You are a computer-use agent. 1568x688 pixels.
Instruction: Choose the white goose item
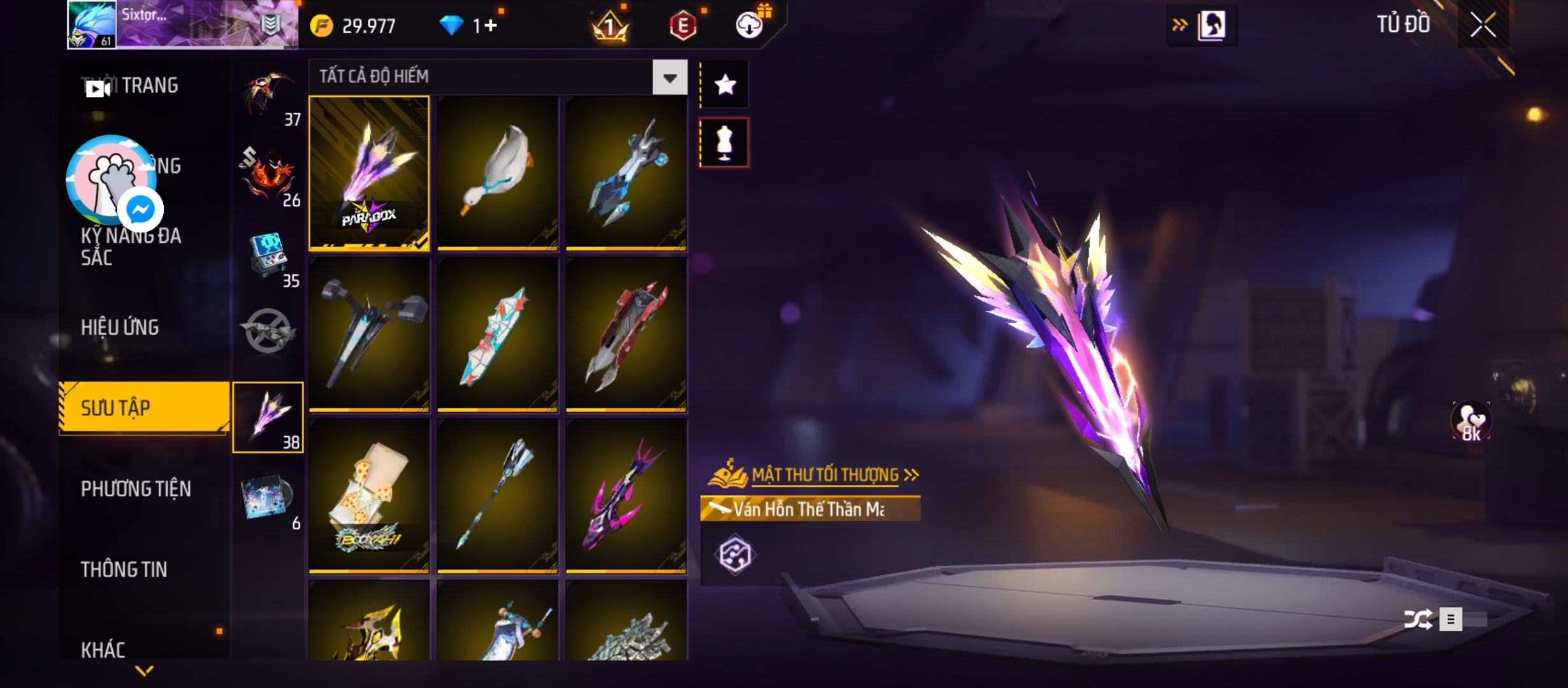pyautogui.click(x=498, y=173)
